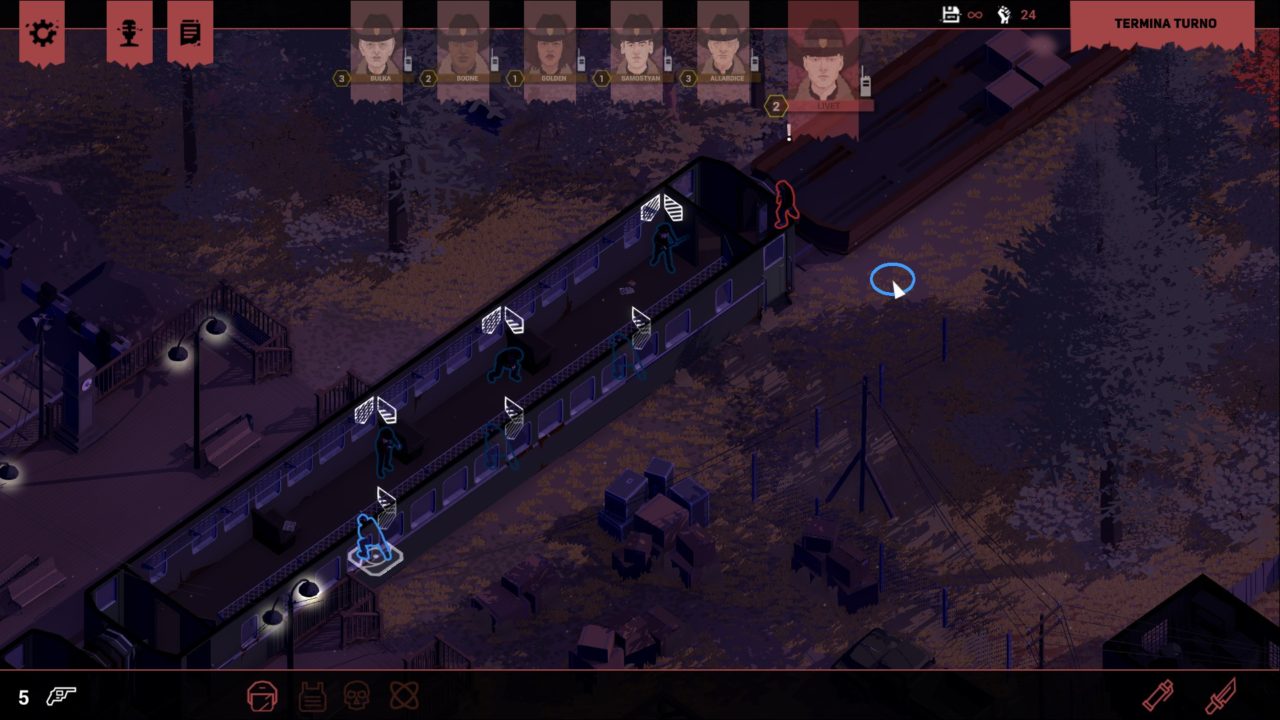Click the floppy disk save icon
1280x720 pixels.
(x=950, y=14)
